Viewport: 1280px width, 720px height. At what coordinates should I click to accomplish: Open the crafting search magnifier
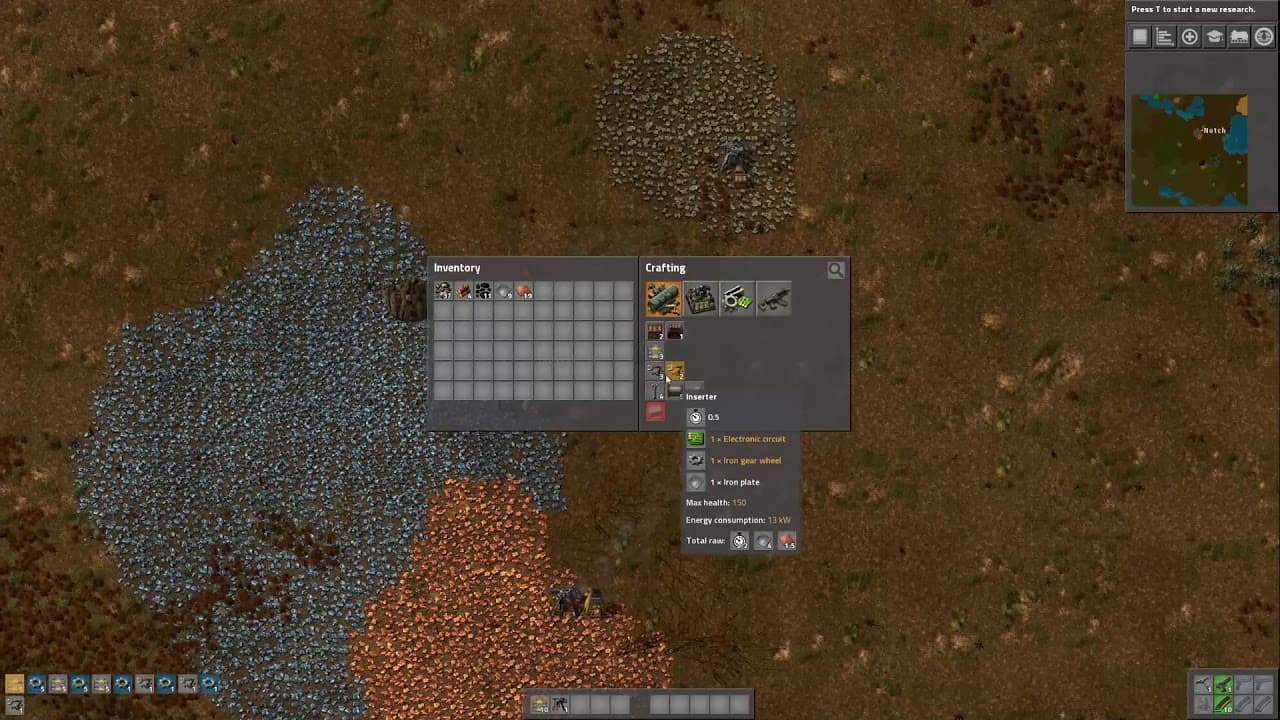click(836, 269)
